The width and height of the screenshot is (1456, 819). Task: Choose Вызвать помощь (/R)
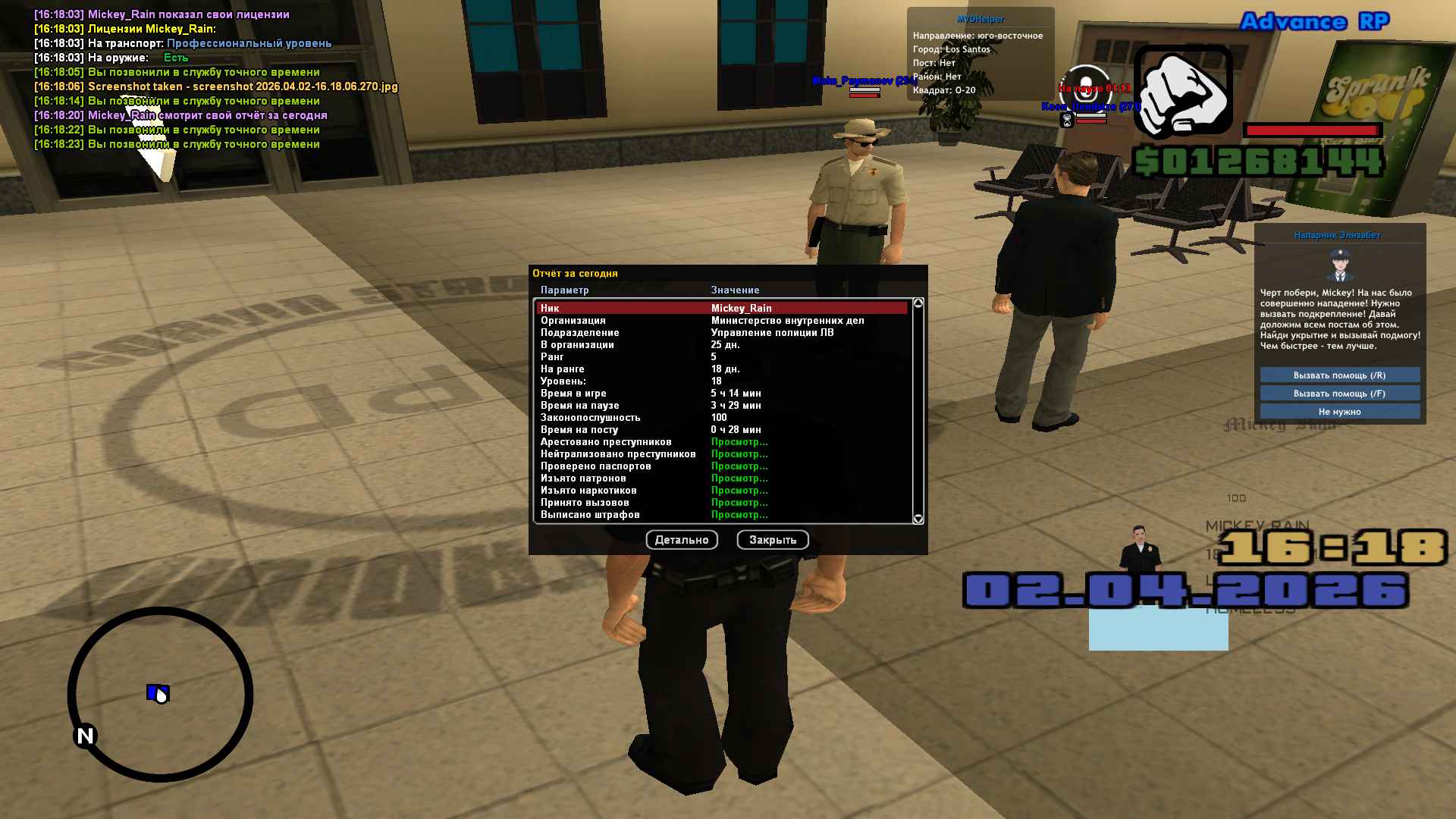tap(1339, 375)
